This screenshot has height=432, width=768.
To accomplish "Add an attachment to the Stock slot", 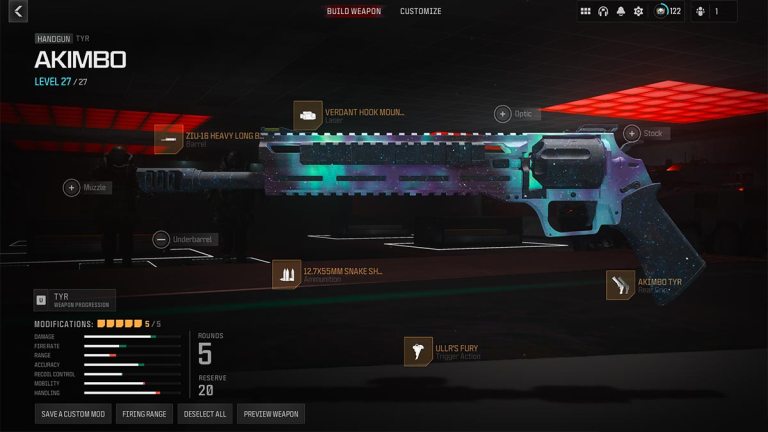I will pos(632,133).
